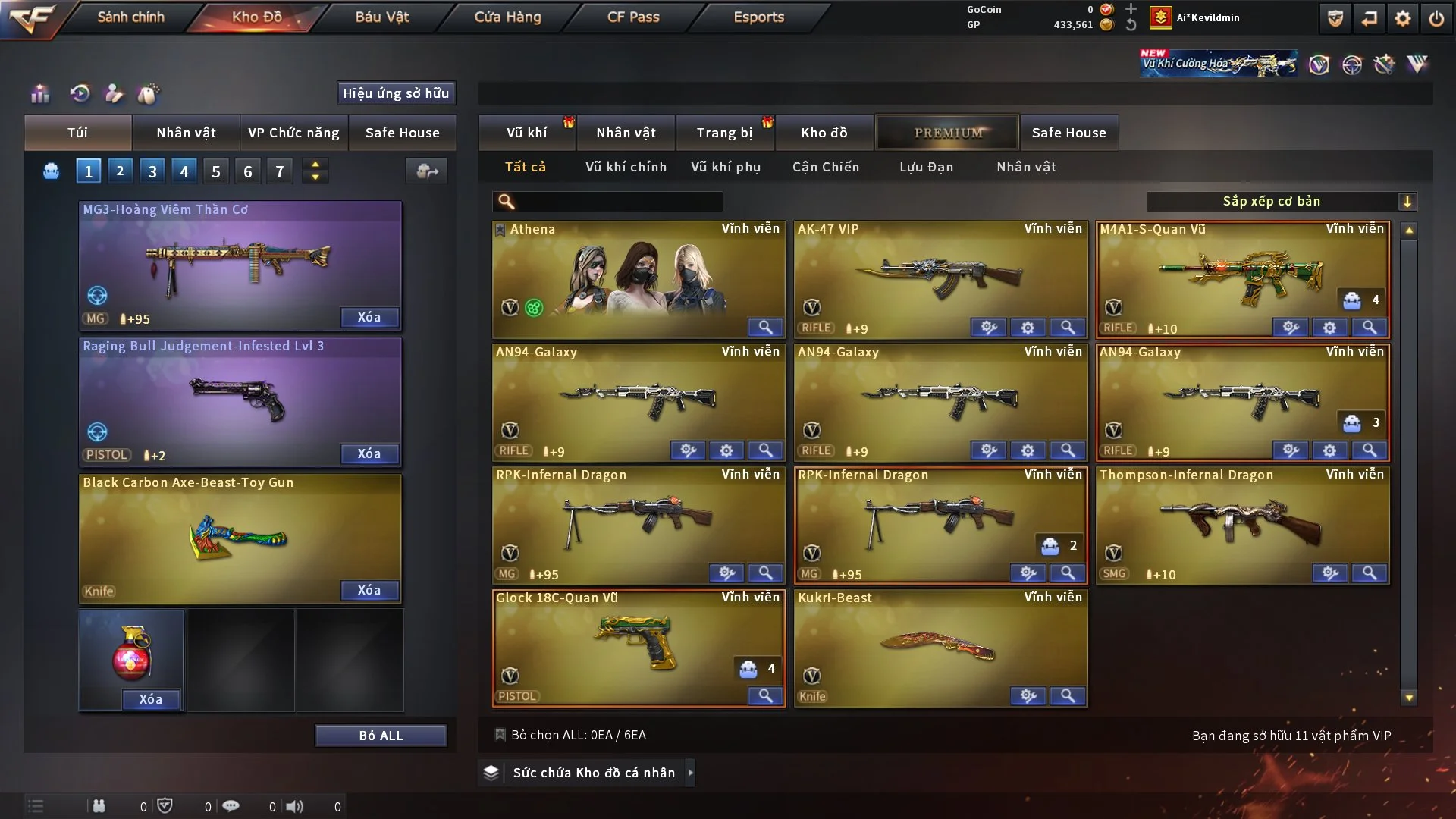The image size is (1456, 819).
Task: Switch to the Vũ khí storage tab
Action: [x=526, y=133]
